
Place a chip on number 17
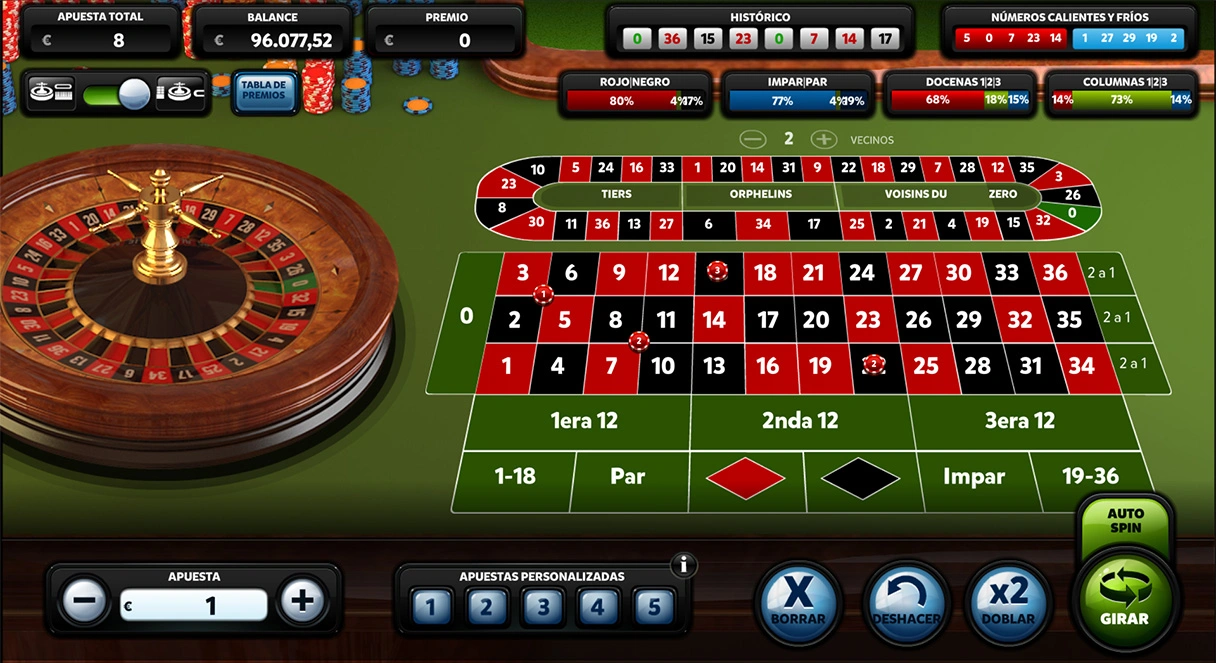767,320
